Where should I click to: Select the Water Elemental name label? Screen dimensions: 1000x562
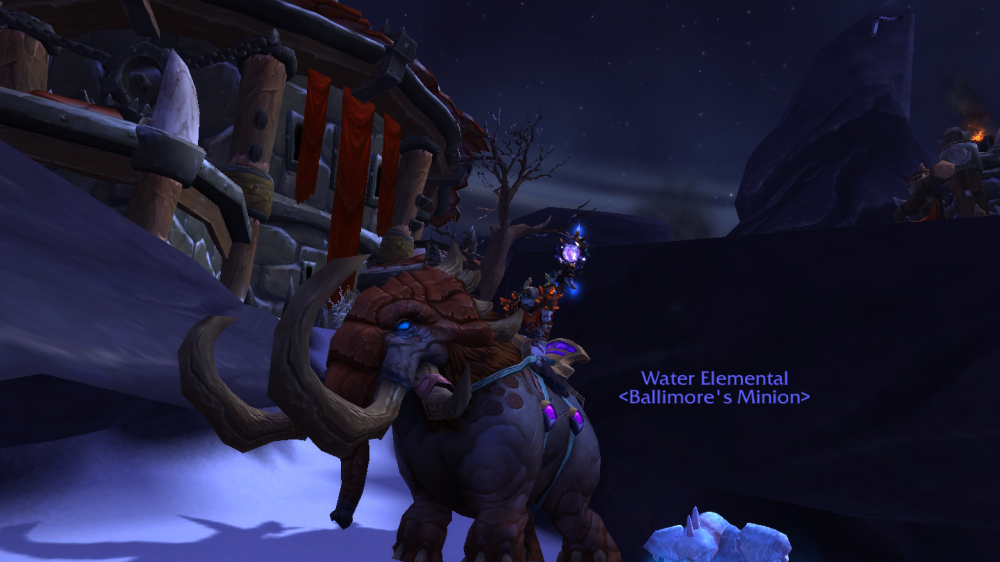tap(714, 379)
